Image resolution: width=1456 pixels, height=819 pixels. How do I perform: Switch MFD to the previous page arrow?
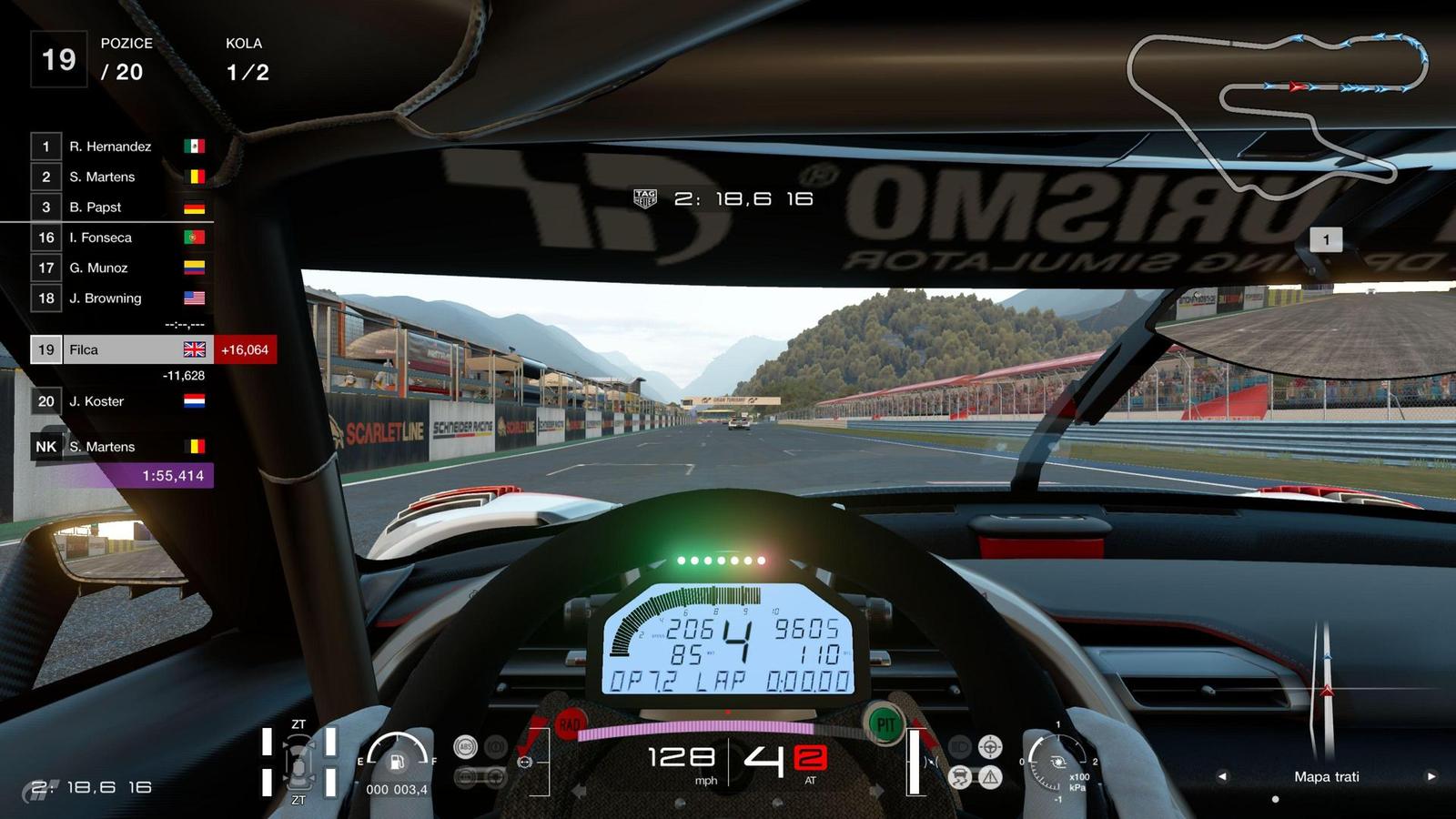1222,776
